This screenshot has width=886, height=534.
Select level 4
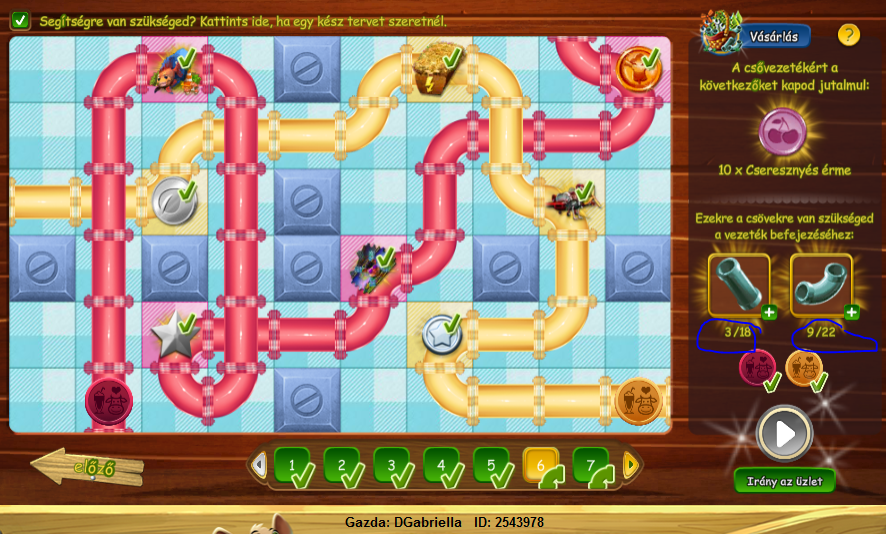[x=443, y=465]
